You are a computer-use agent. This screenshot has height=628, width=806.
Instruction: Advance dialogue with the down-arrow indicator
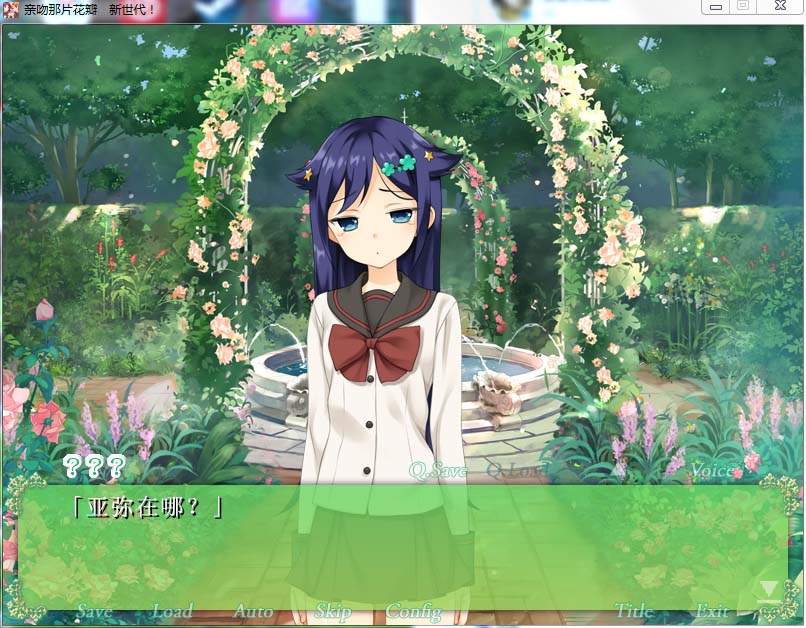click(768, 591)
